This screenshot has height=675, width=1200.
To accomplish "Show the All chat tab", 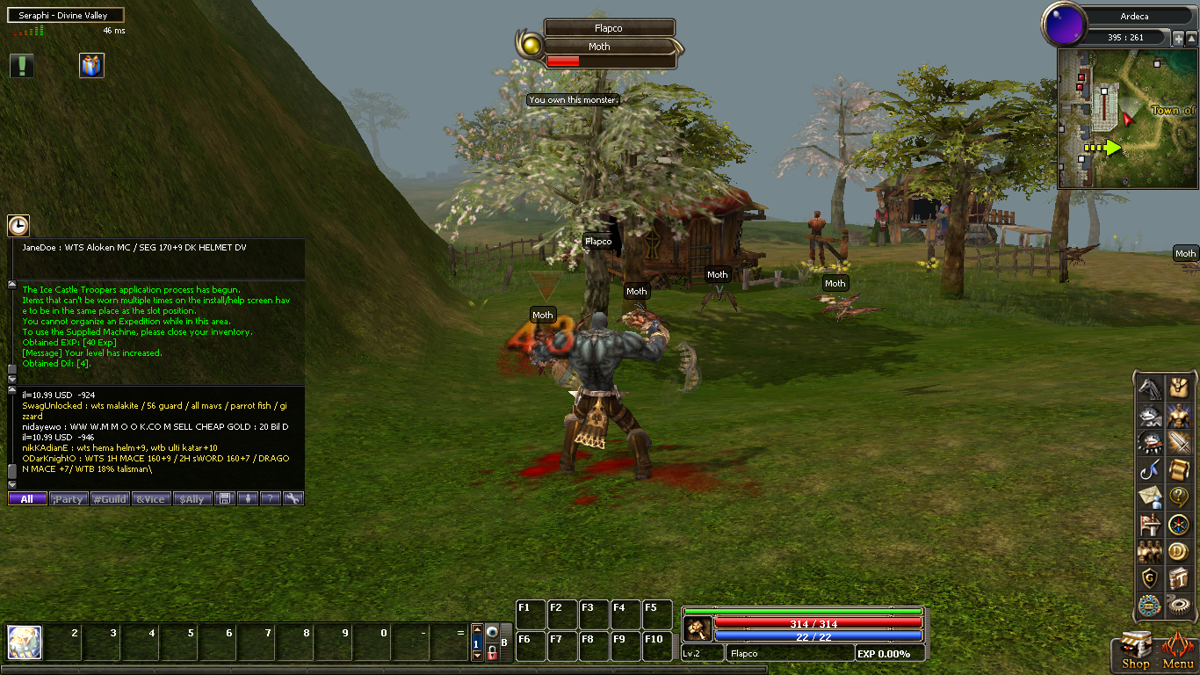I will (27, 498).
